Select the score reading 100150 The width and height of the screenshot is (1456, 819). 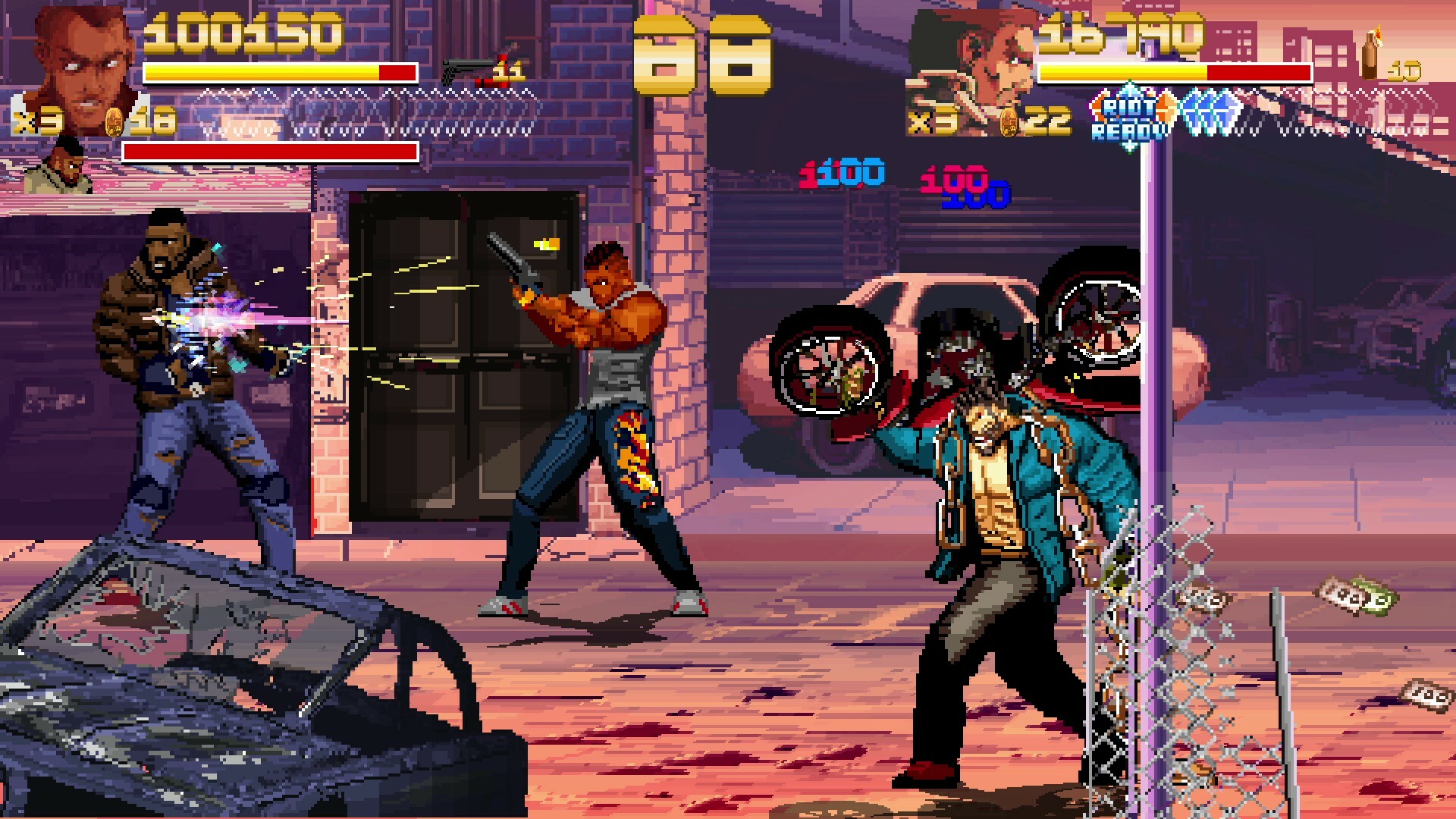point(243,30)
